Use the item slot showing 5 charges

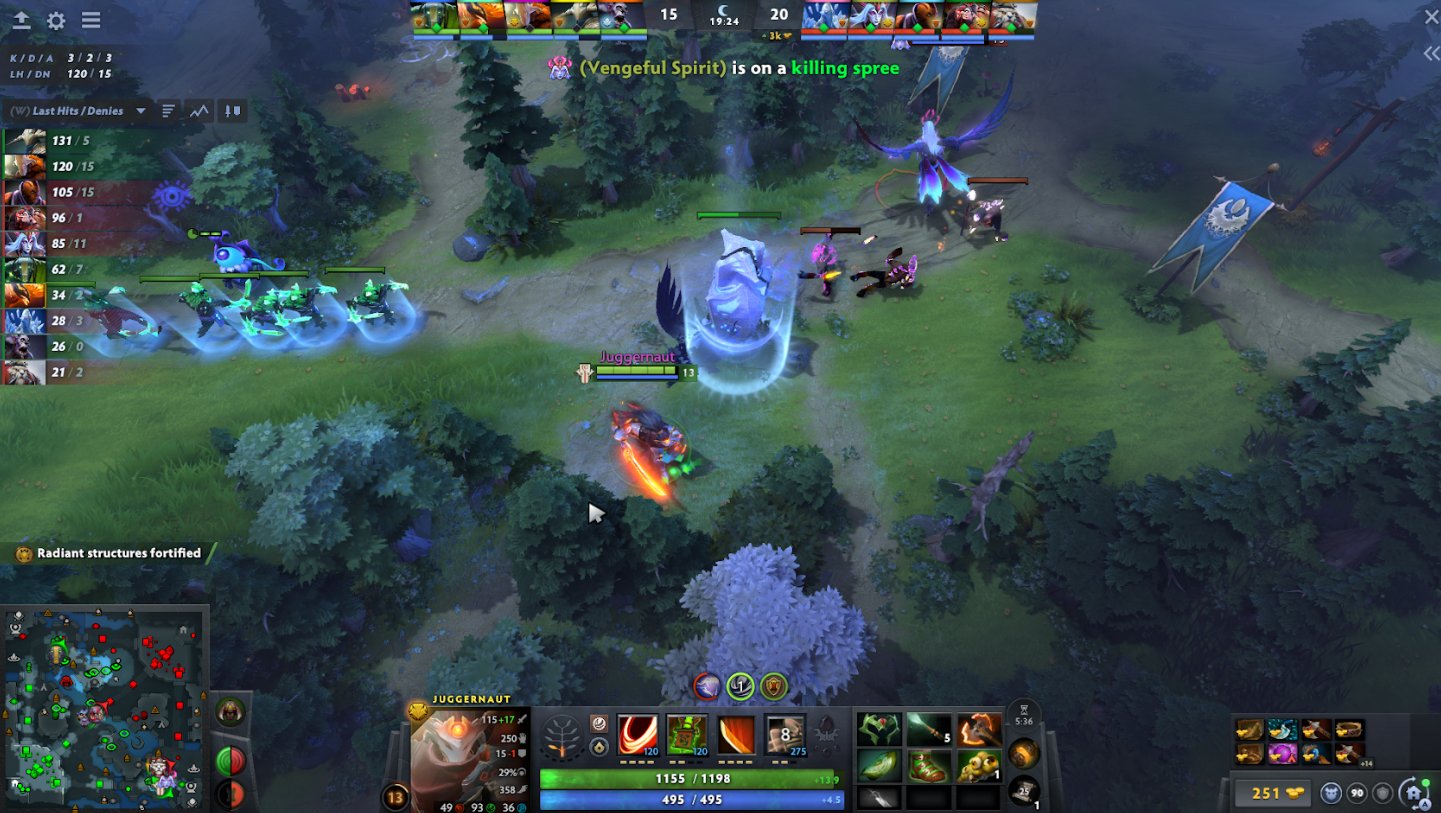[929, 730]
